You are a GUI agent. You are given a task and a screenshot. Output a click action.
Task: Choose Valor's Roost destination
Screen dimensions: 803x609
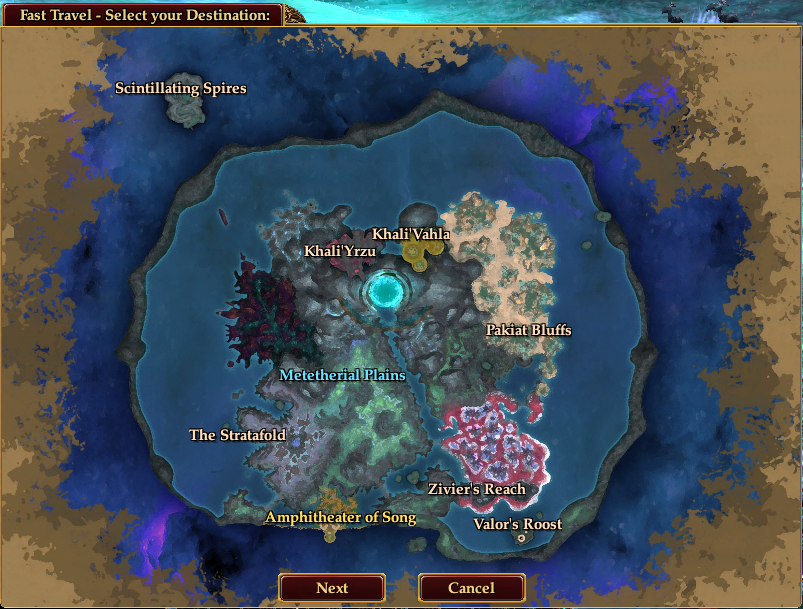click(518, 524)
